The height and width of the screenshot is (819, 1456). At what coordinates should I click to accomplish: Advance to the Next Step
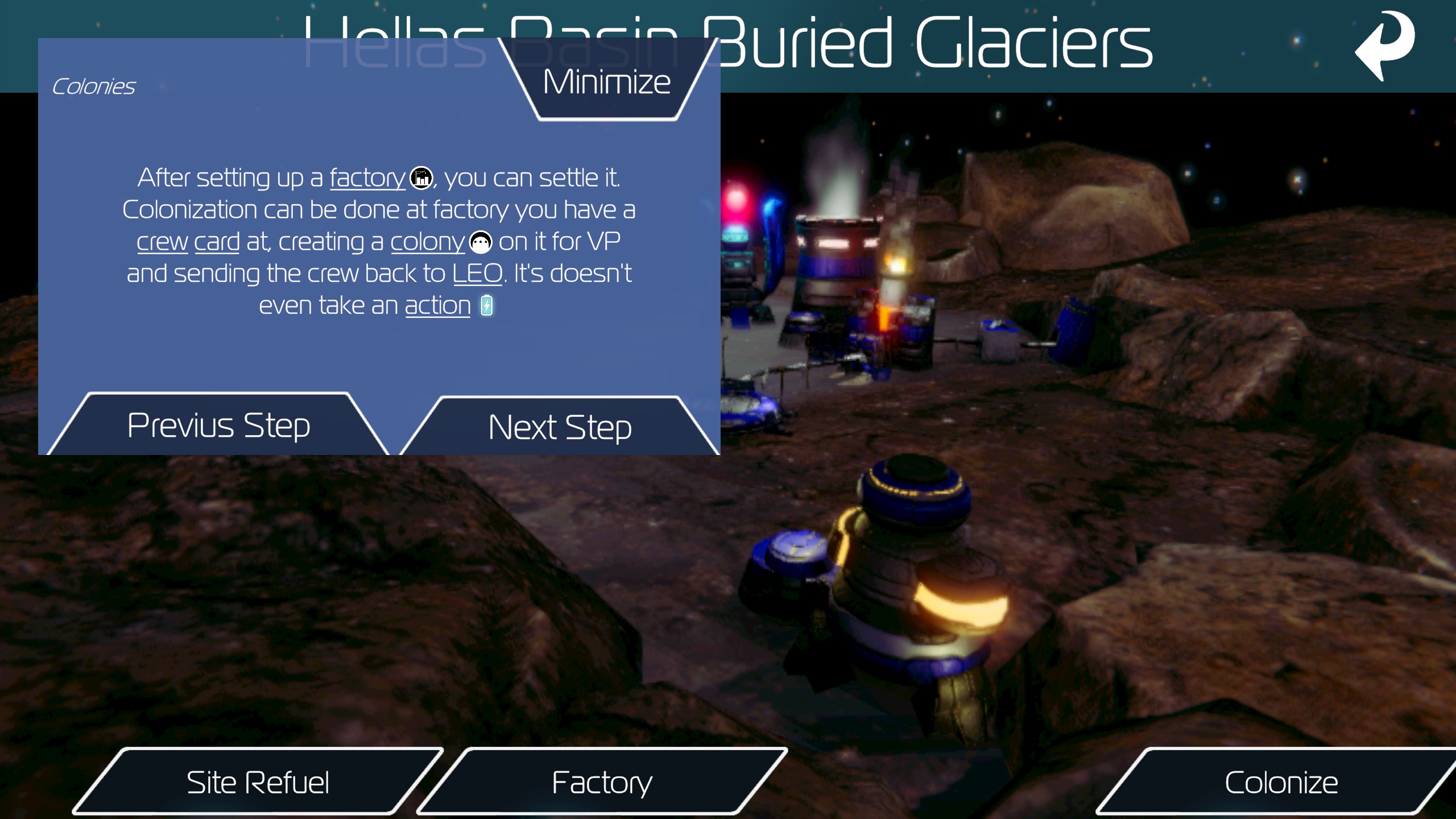point(560,428)
